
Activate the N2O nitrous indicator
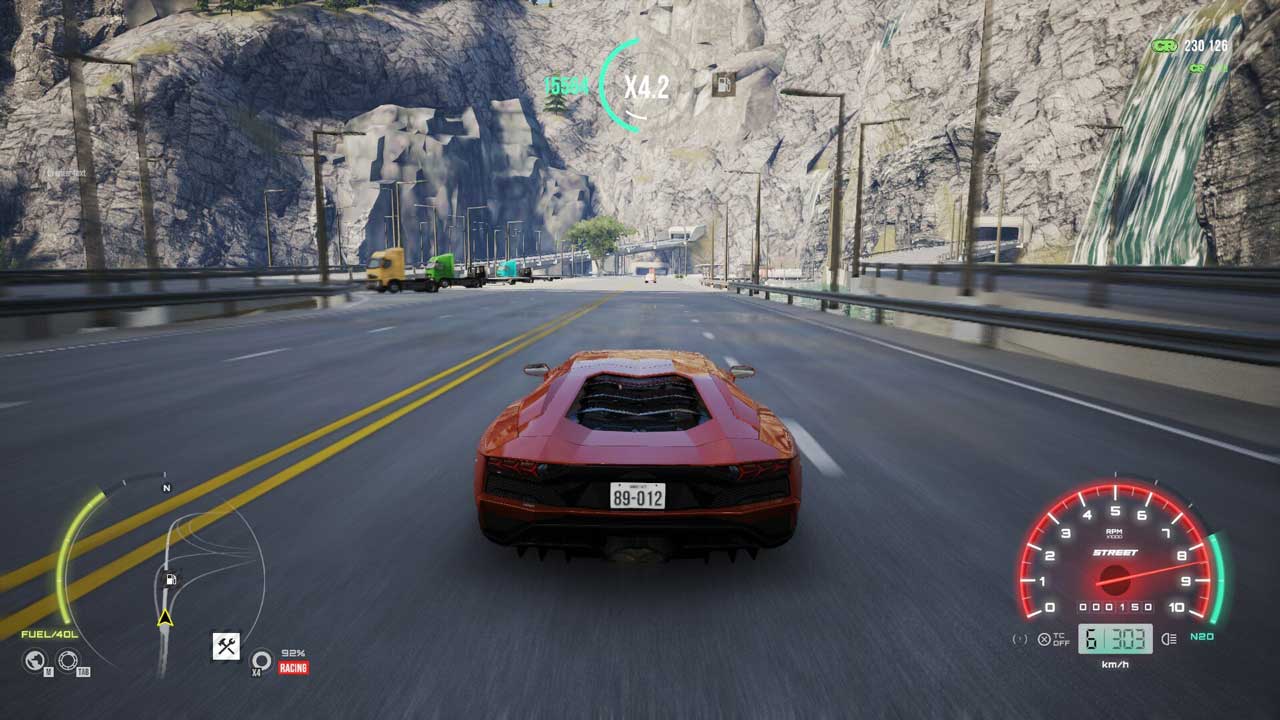1201,637
